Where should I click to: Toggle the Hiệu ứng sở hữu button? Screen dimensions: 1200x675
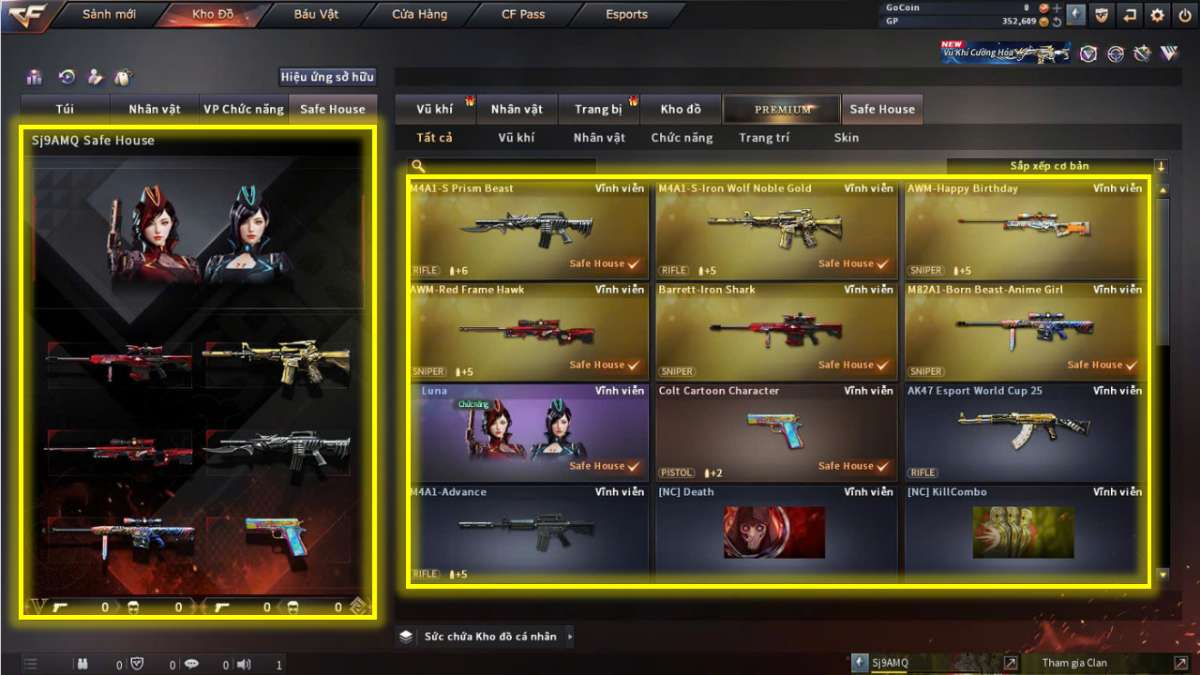coord(327,77)
